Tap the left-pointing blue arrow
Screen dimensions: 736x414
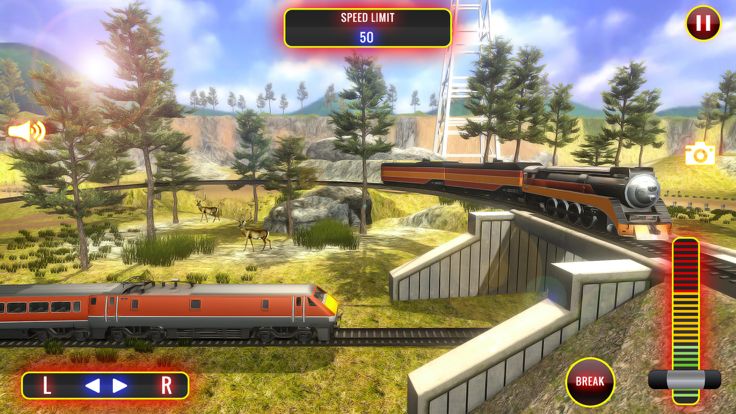click(91, 385)
